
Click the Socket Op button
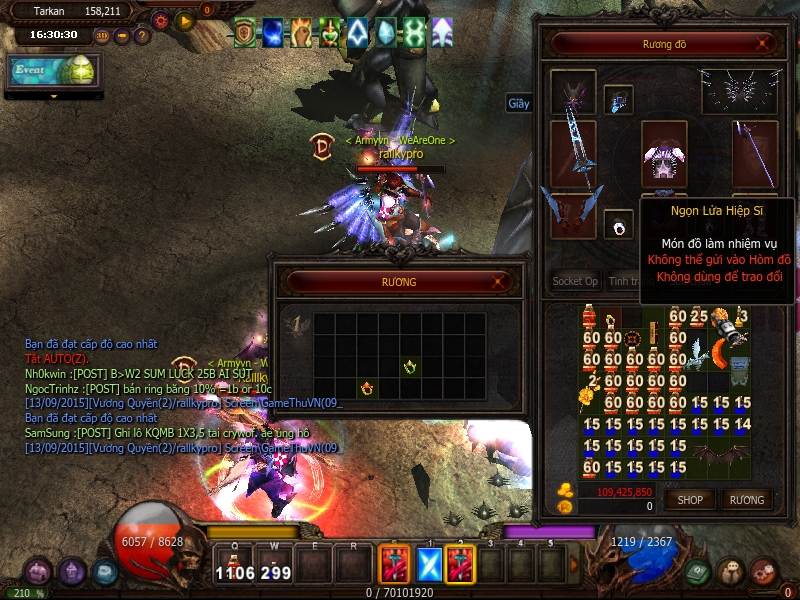[575, 281]
